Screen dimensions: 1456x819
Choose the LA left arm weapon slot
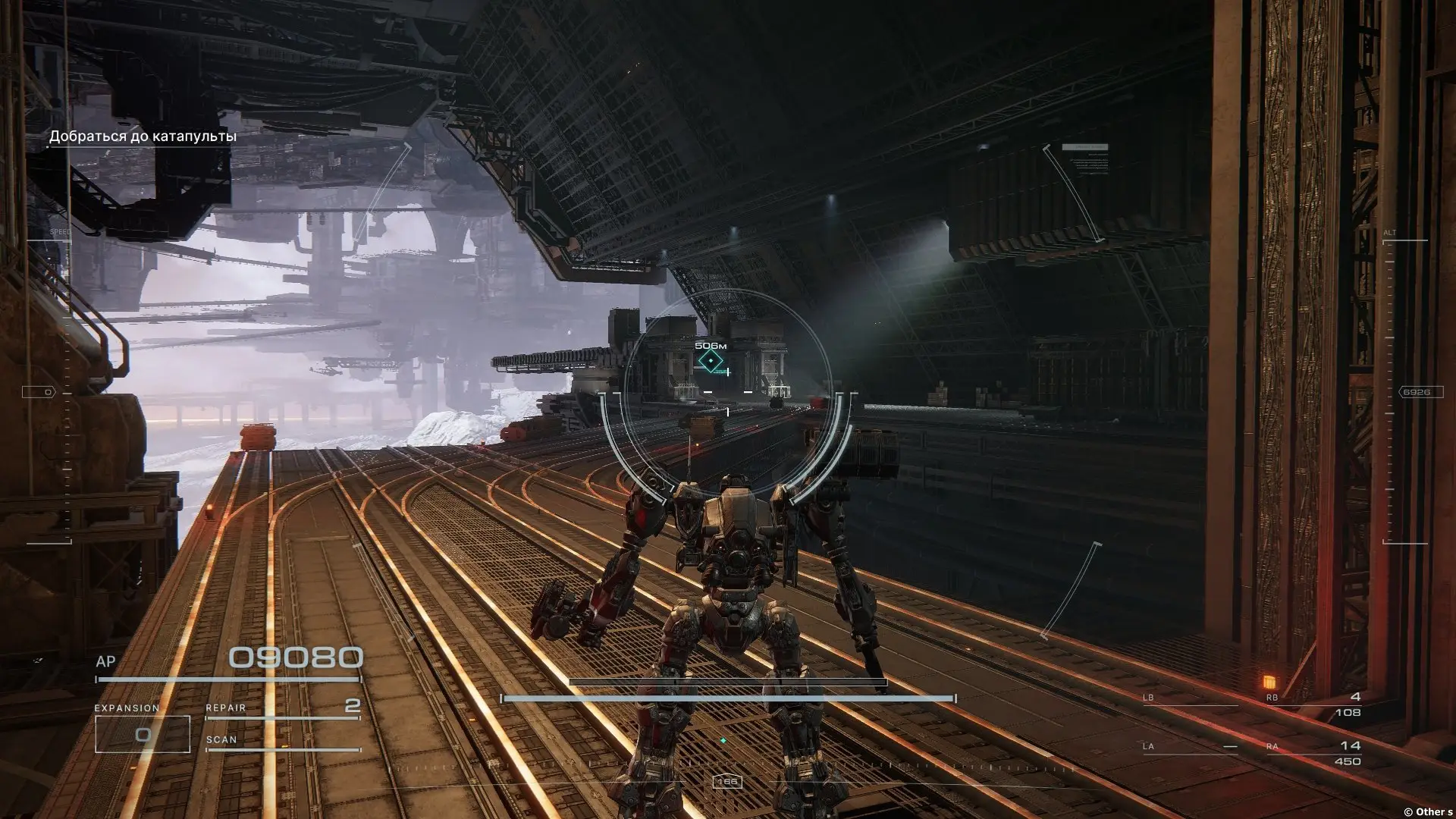click(1189, 748)
